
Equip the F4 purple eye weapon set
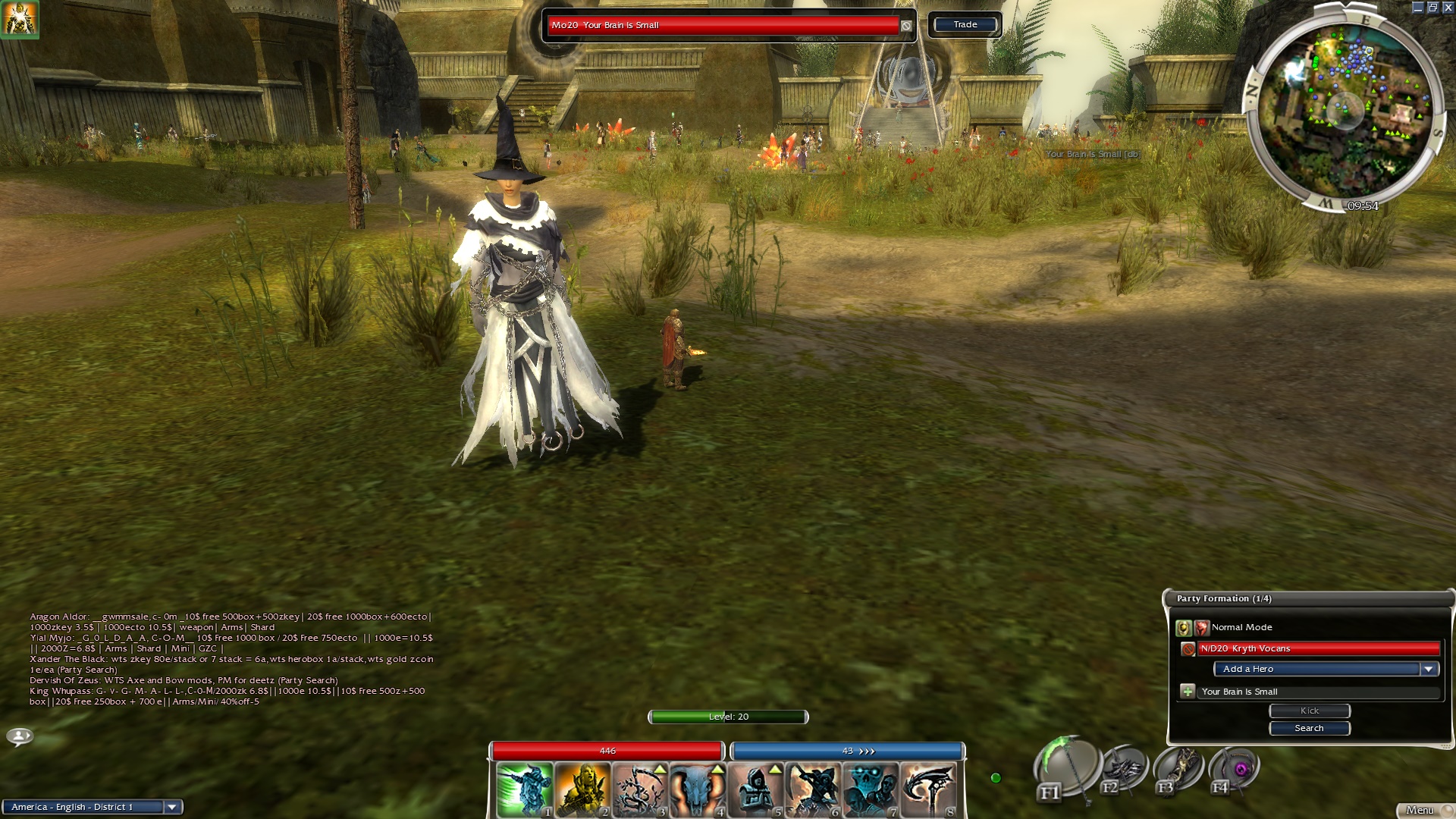(1236, 769)
